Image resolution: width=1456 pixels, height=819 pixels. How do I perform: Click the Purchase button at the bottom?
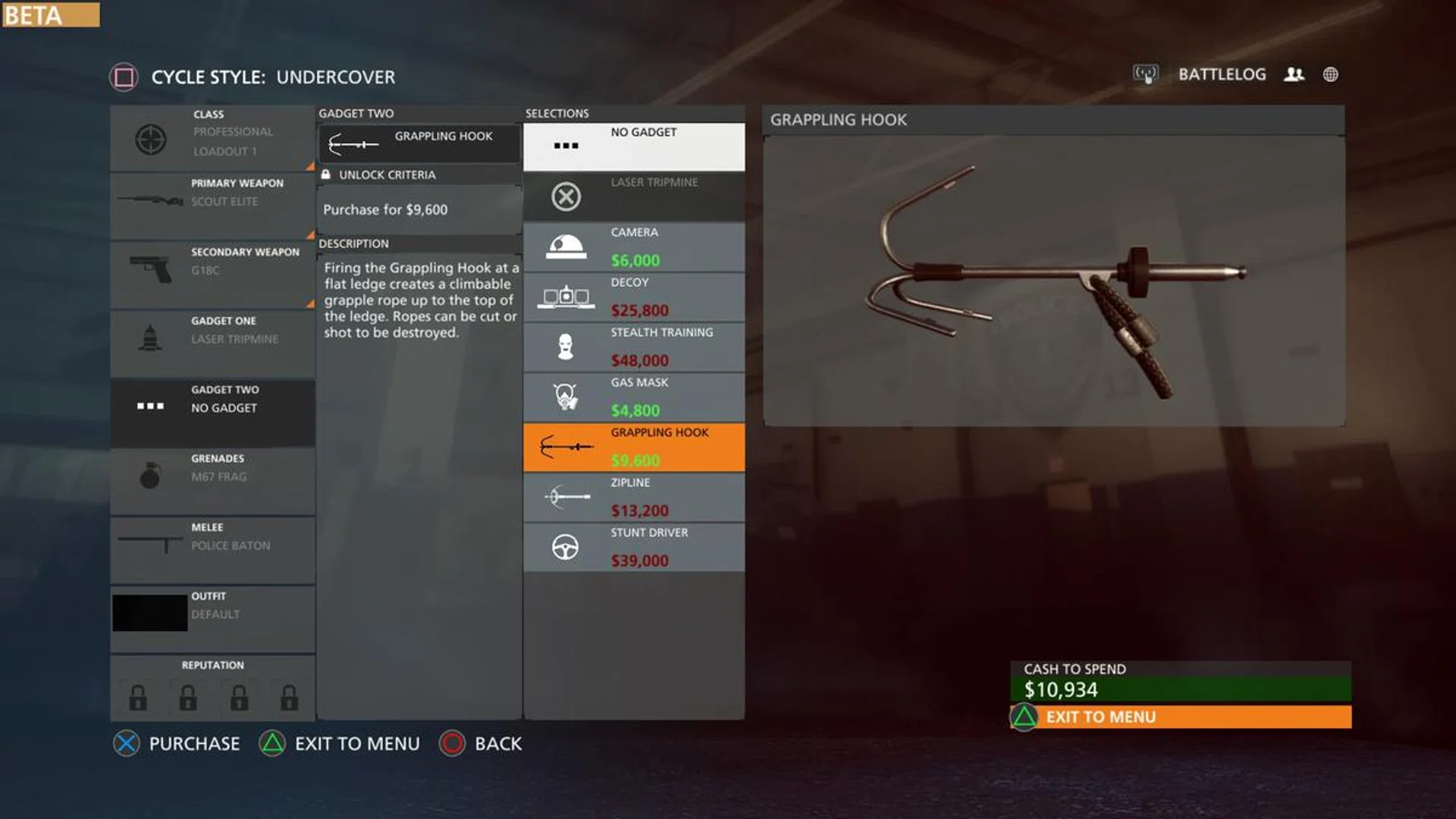(x=176, y=743)
